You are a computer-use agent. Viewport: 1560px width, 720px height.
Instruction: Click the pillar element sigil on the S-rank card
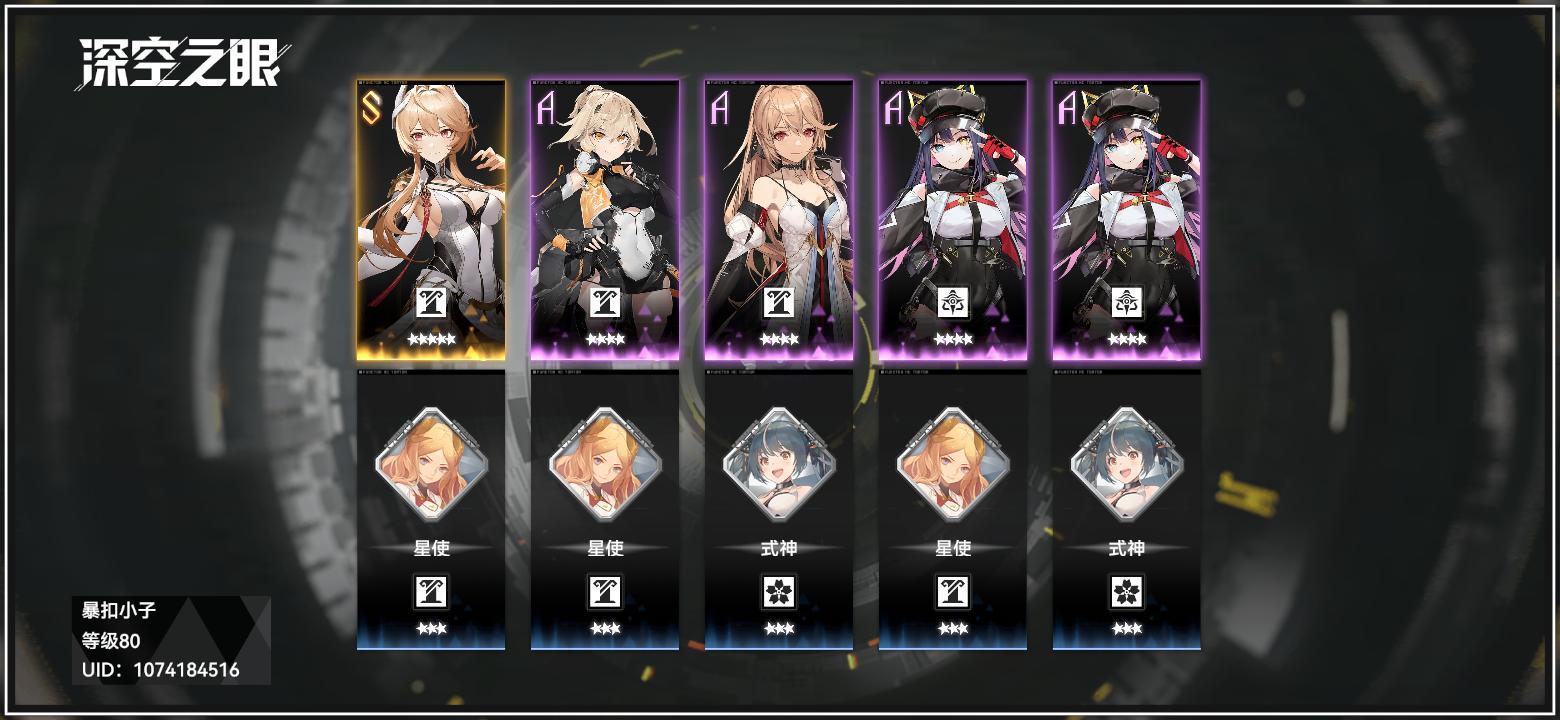[x=434, y=303]
